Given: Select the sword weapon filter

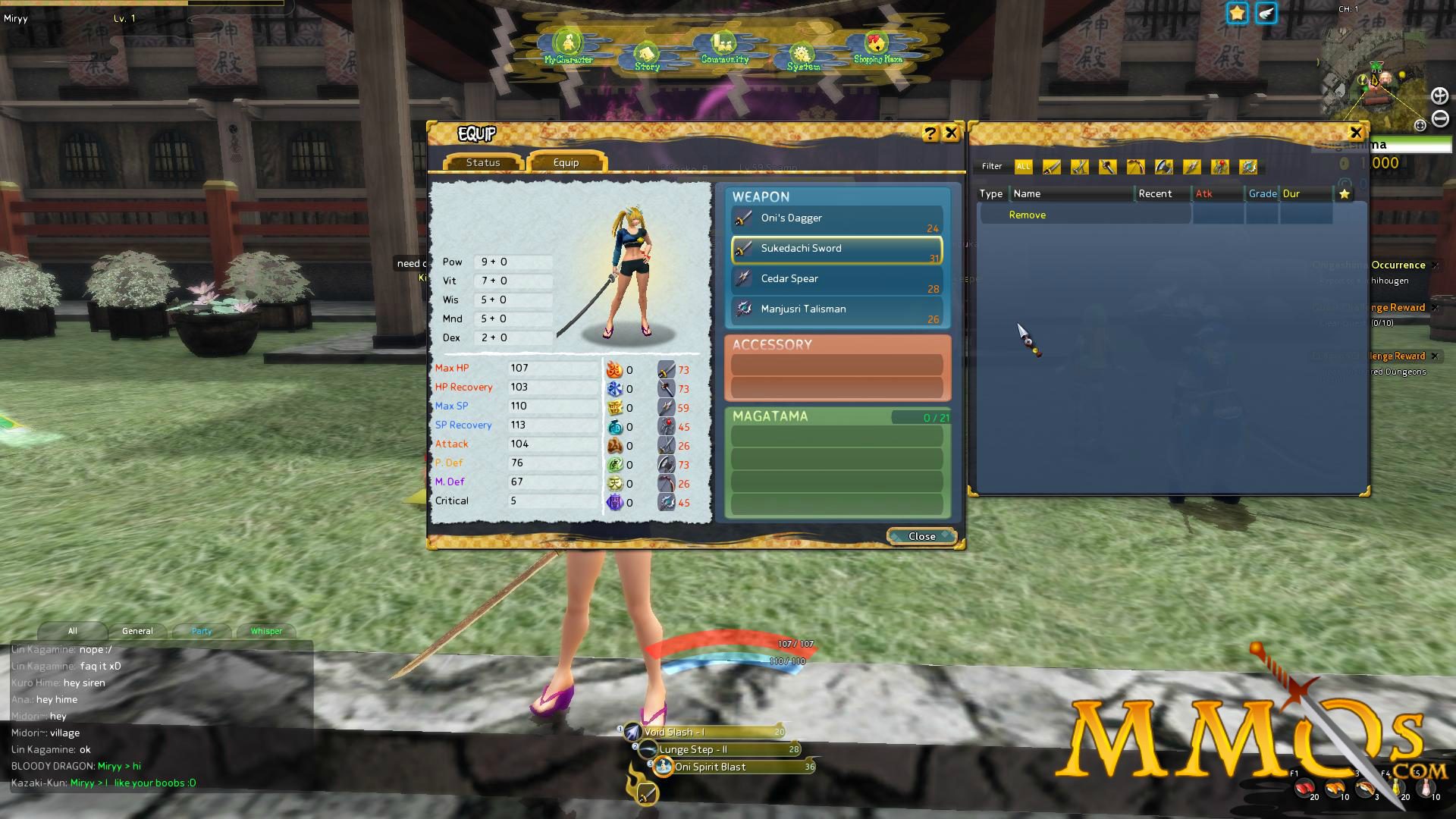Looking at the screenshot, I should (x=1052, y=167).
